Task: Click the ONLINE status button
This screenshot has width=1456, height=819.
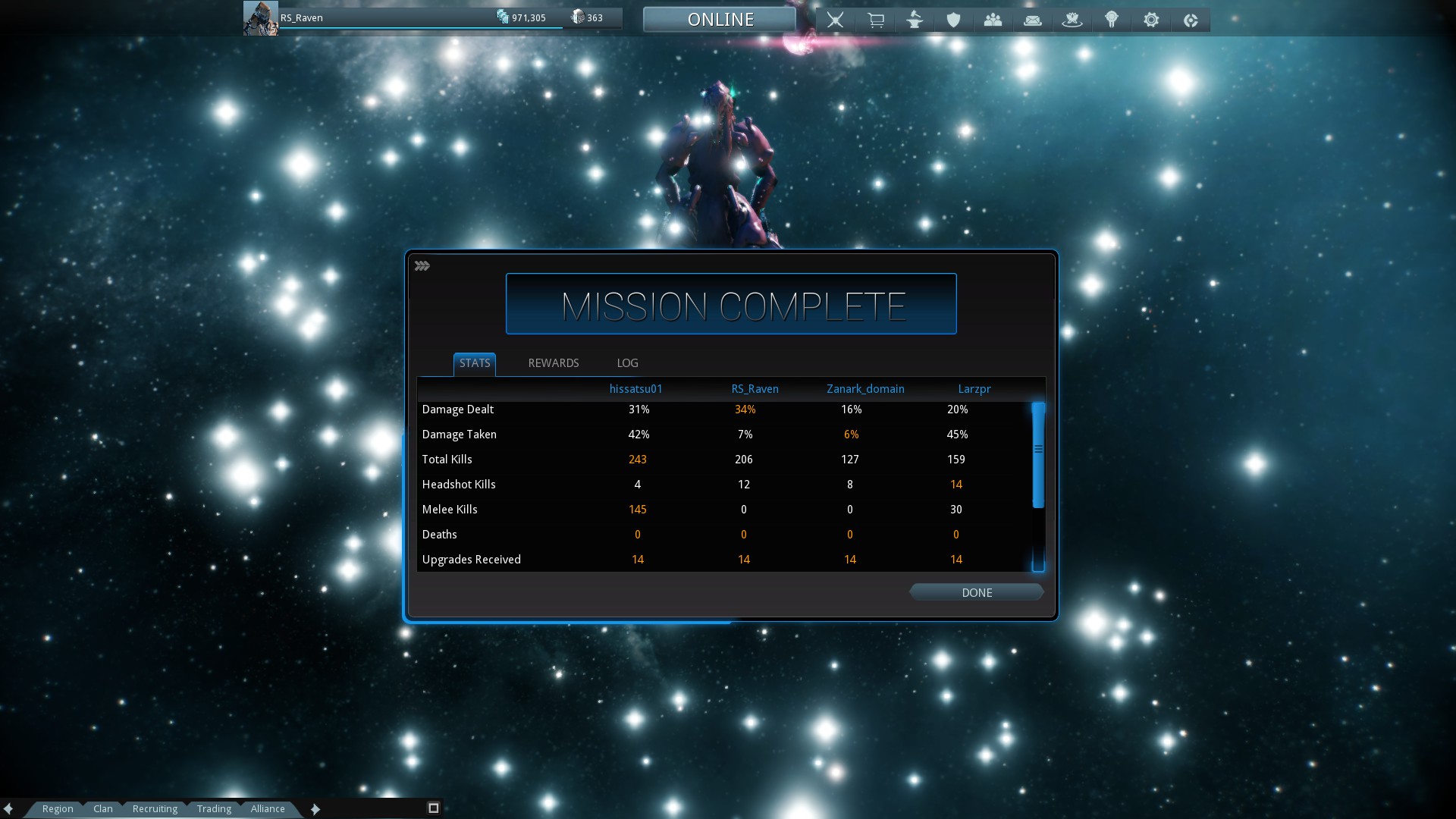Action: pos(720,20)
